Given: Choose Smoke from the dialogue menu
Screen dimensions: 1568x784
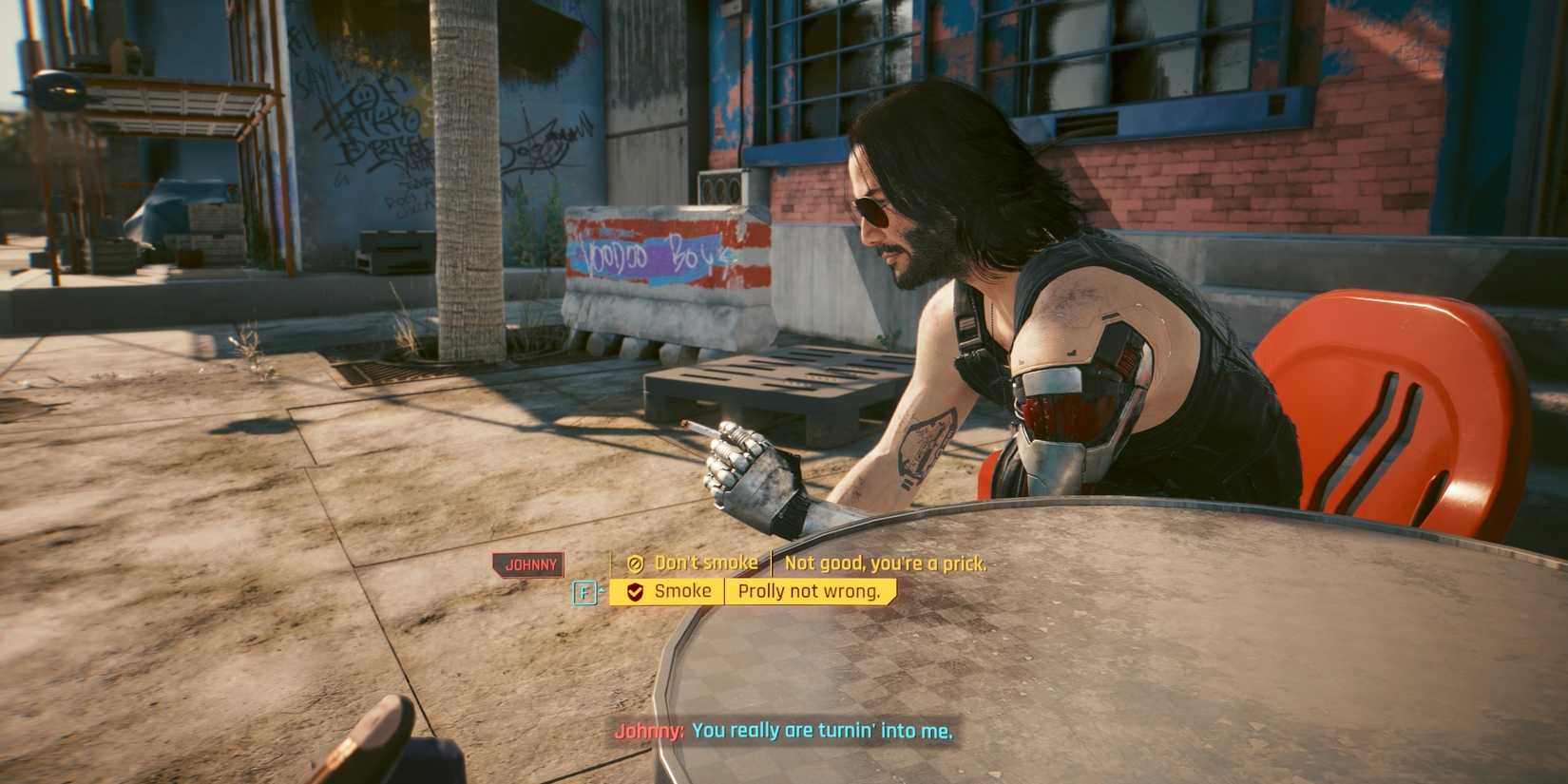Looking at the screenshot, I should pyautogui.click(x=682, y=591).
